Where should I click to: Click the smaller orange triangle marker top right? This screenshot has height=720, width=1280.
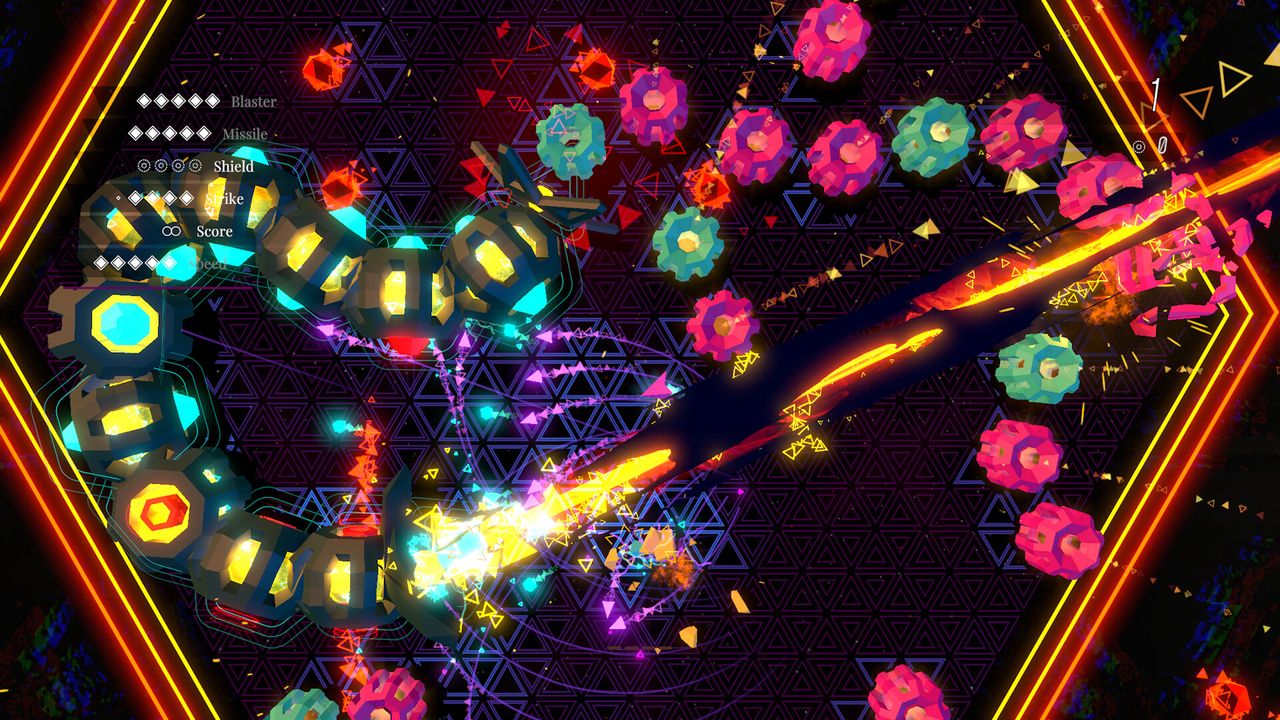(1197, 102)
